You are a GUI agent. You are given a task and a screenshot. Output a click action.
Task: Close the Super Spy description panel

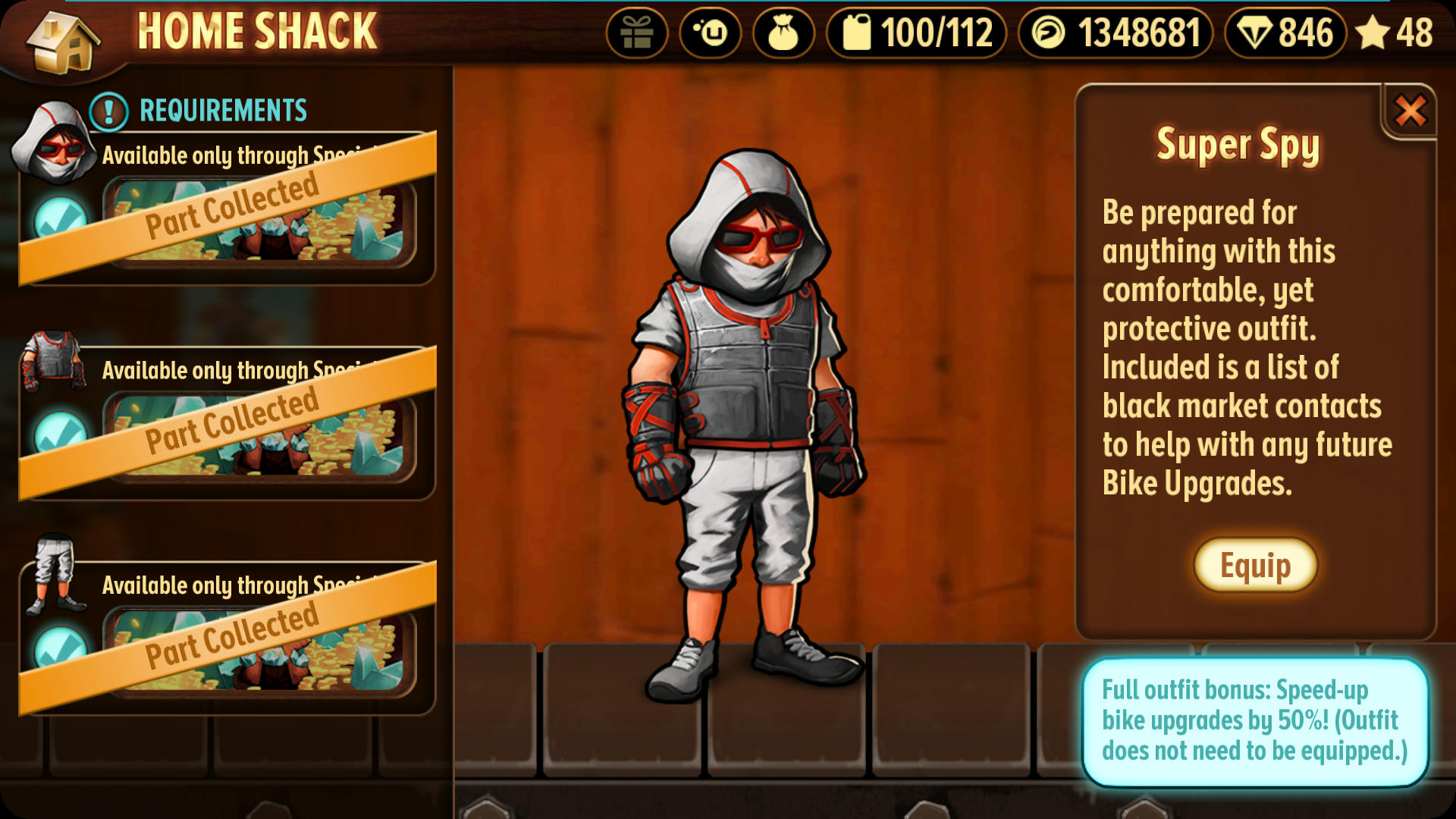(1410, 111)
